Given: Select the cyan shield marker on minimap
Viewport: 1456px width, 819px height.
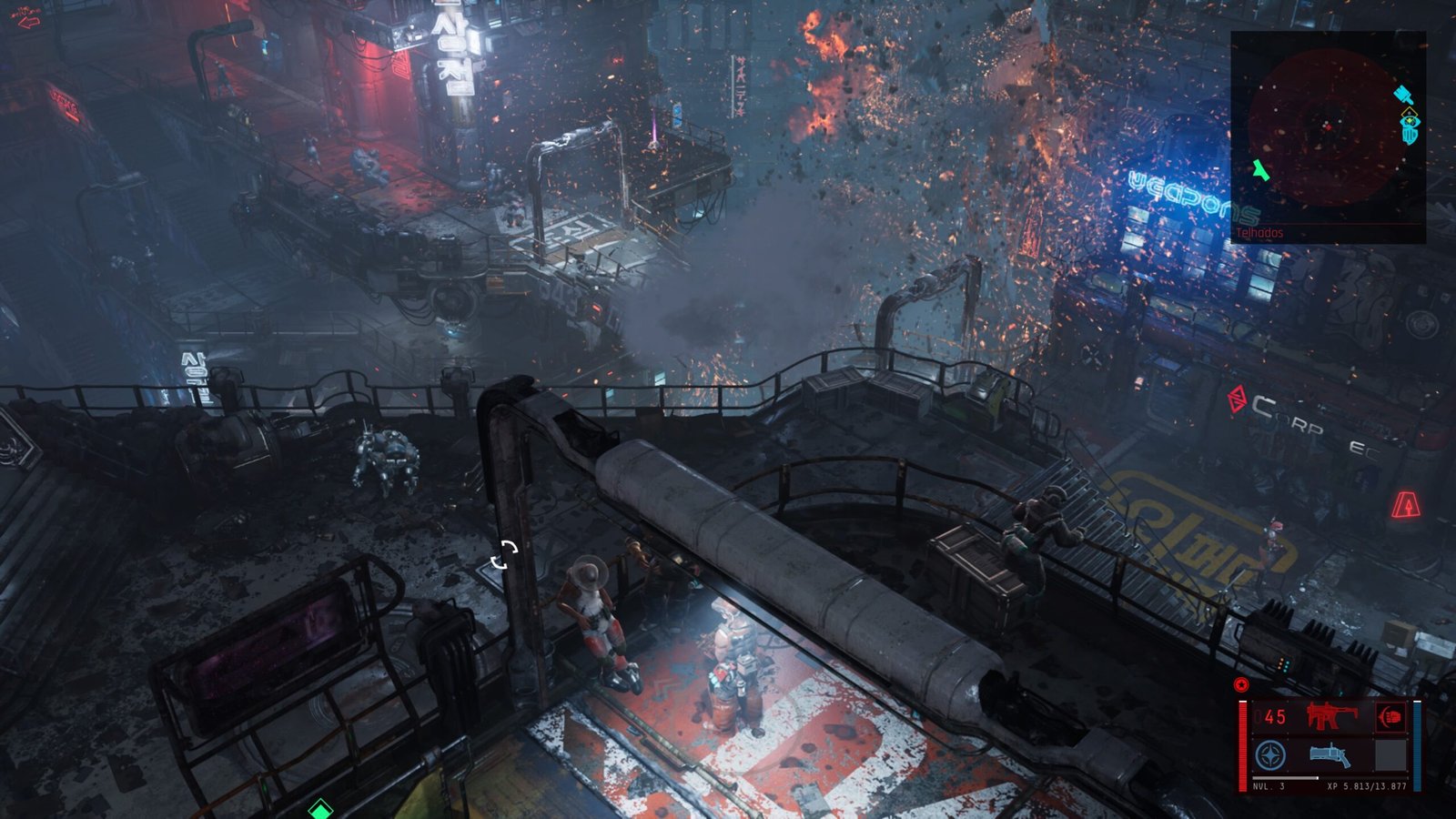Looking at the screenshot, I should click(x=1410, y=134).
